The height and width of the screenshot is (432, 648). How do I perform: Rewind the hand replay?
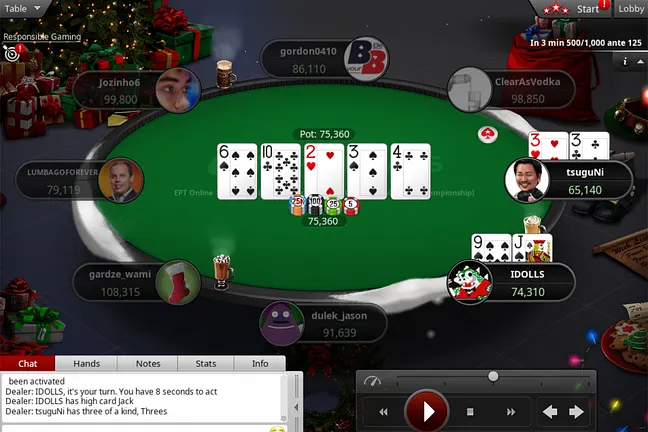pyautogui.click(x=383, y=411)
